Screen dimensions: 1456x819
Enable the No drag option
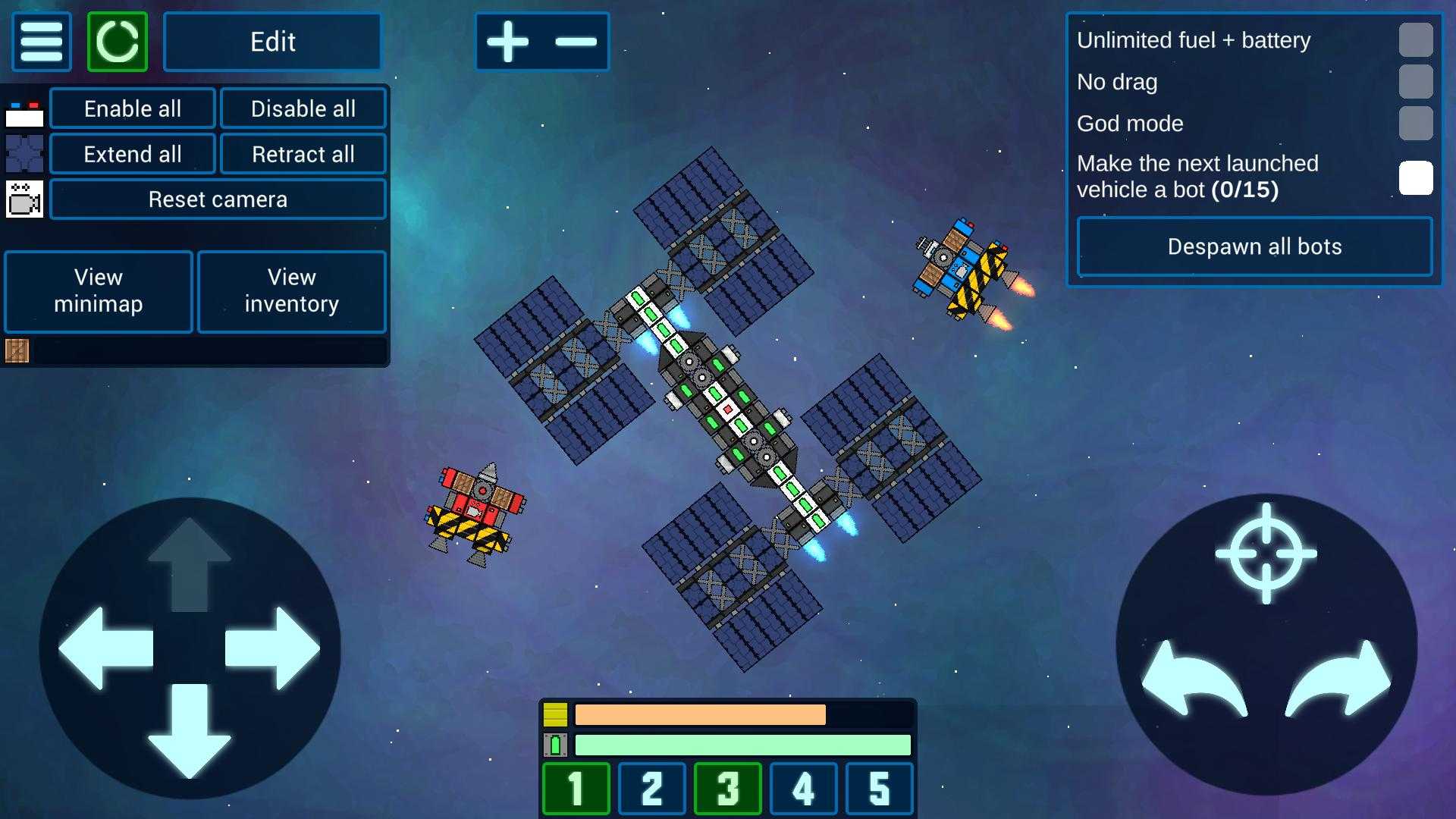(1415, 82)
